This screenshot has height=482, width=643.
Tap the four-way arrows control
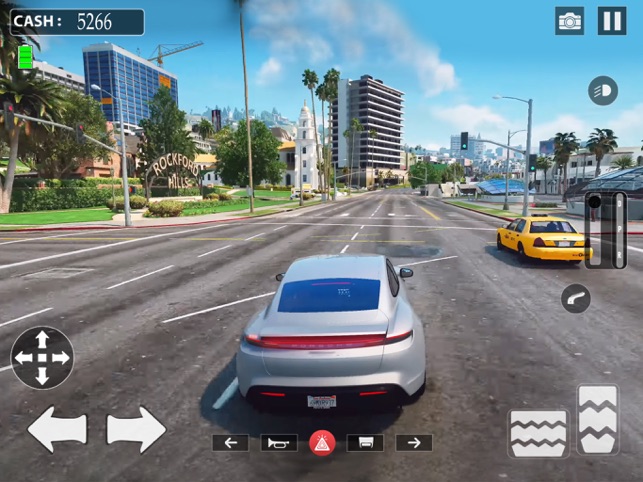(x=42, y=357)
